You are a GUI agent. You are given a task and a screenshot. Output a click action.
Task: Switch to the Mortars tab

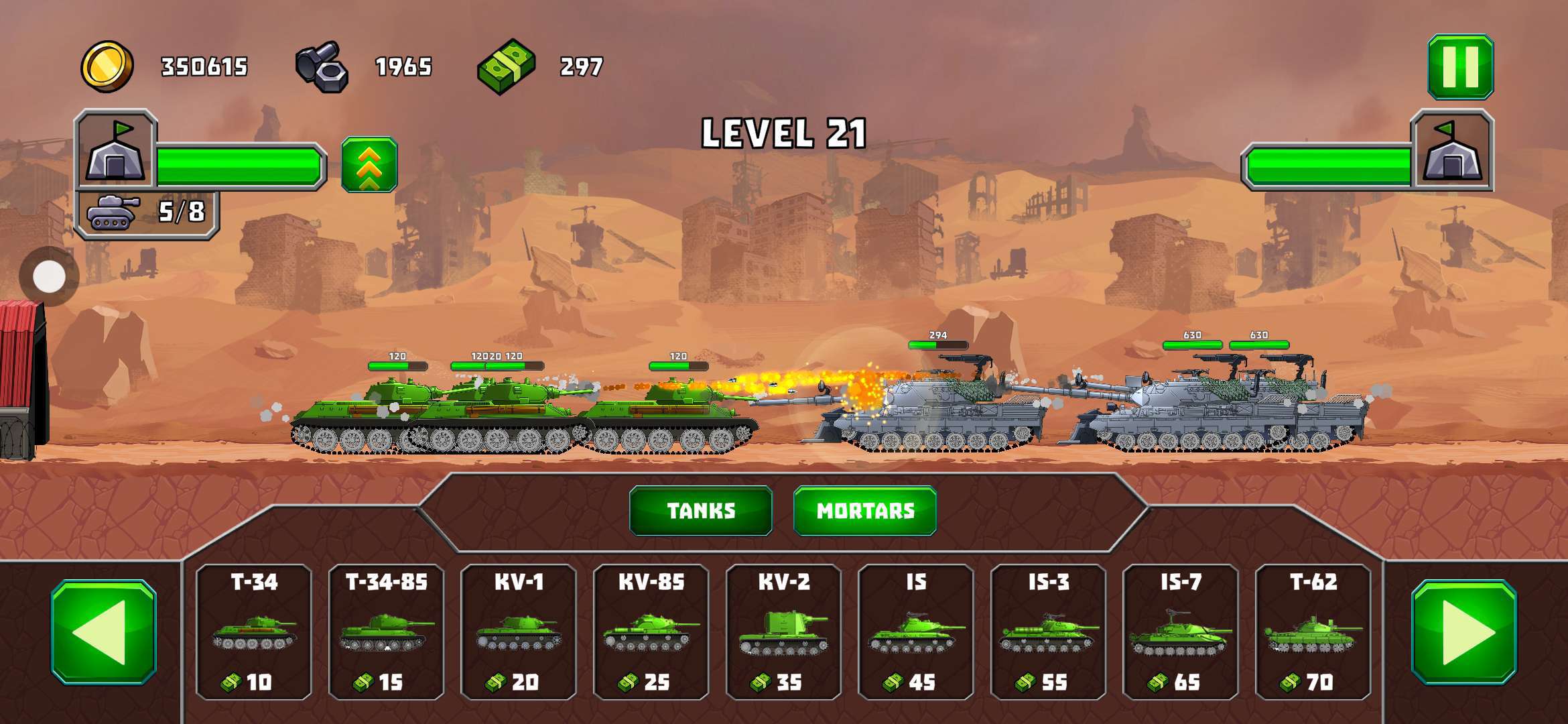[864, 511]
